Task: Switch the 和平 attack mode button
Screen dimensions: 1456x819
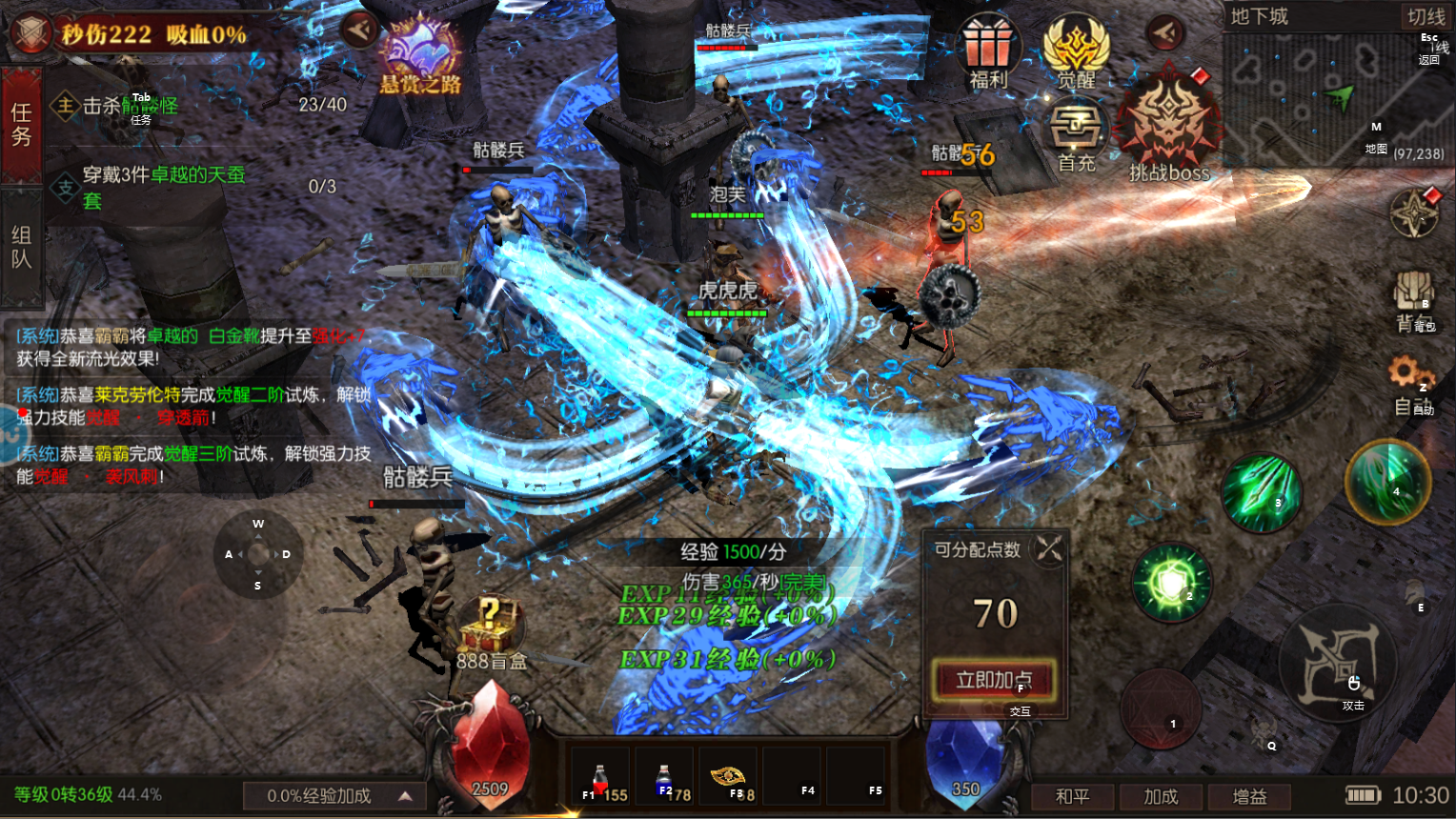Action: pyautogui.click(x=1072, y=796)
